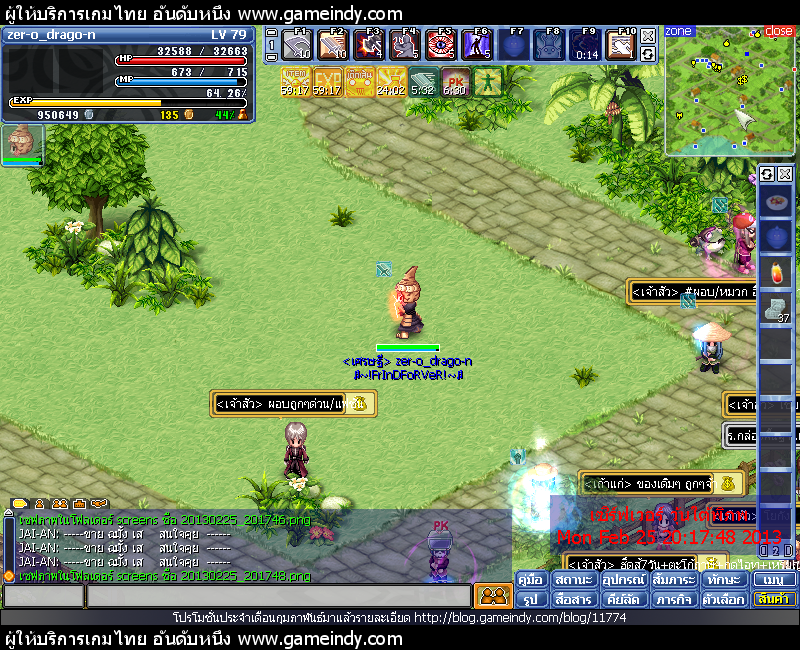Open the ภารกิจ quest window
This screenshot has height=650, width=800.
pos(672,600)
